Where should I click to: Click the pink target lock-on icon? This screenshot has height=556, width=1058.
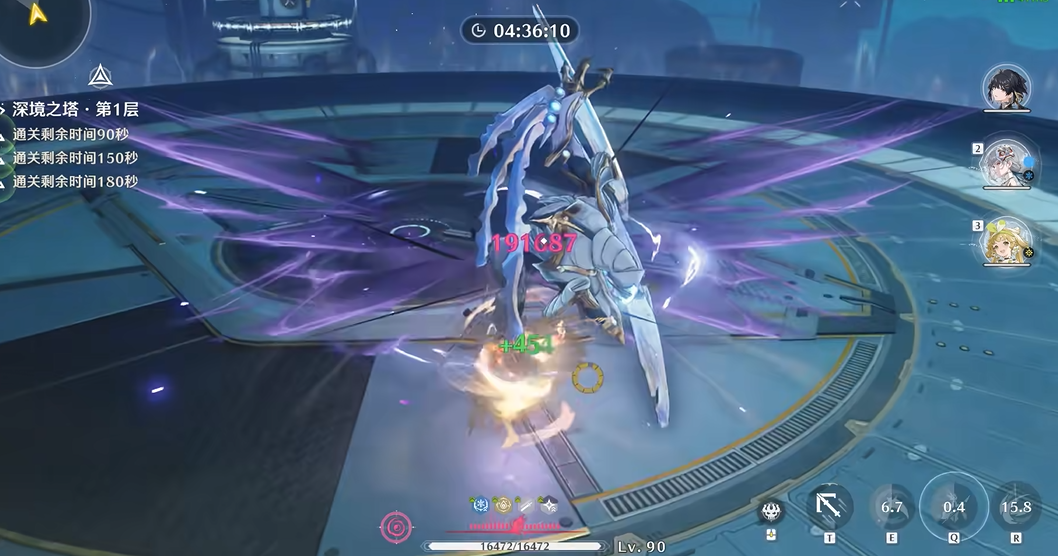click(x=396, y=526)
